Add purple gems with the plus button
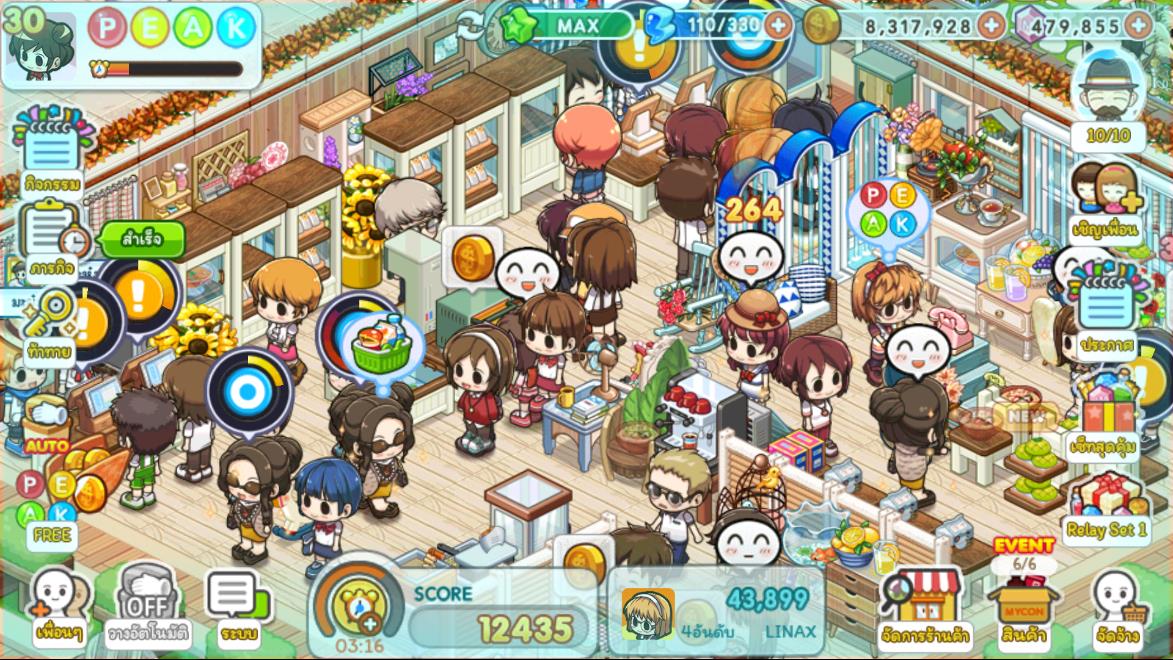 pos(1138,25)
